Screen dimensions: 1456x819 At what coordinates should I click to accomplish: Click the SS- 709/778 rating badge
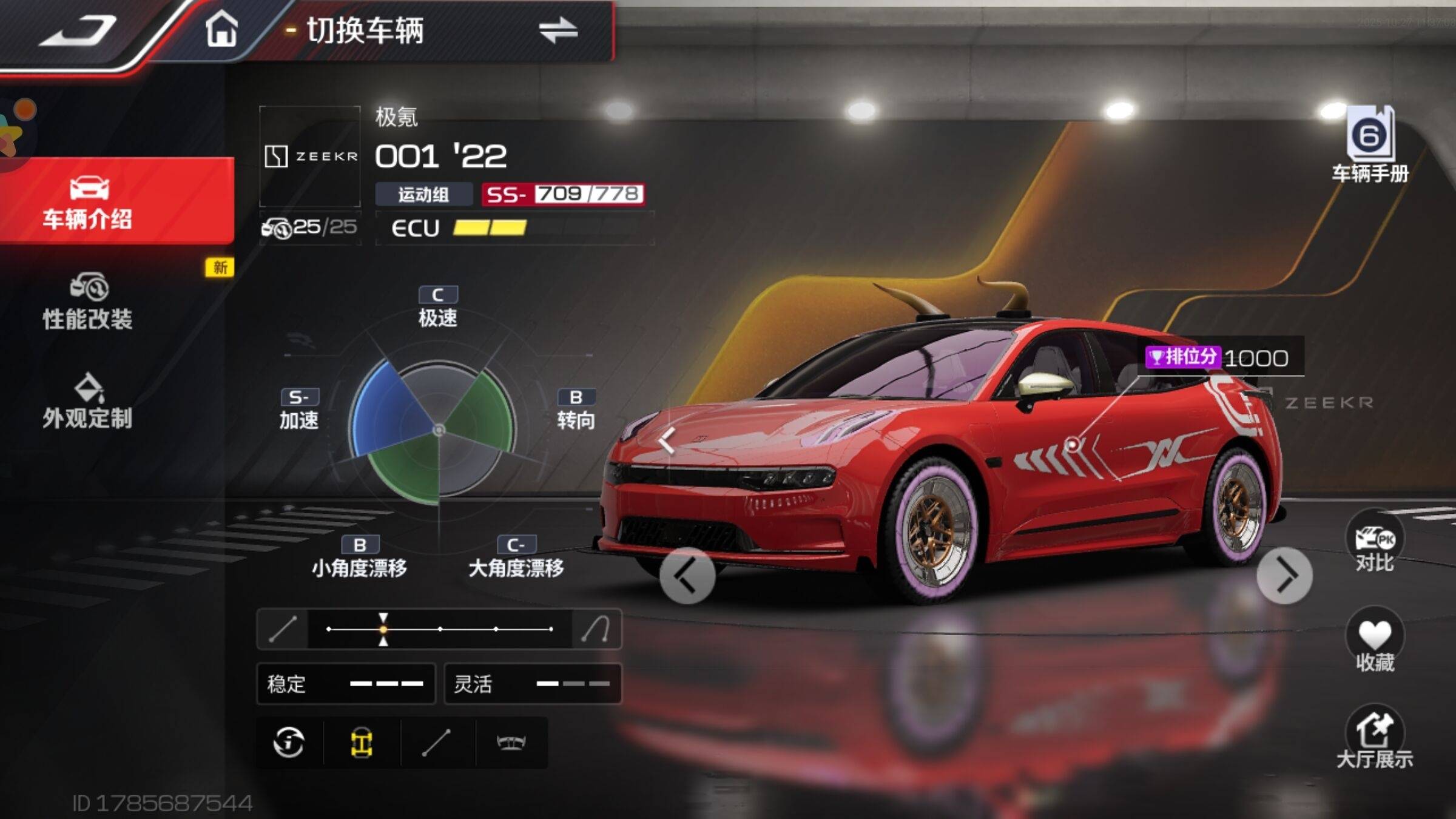point(562,194)
